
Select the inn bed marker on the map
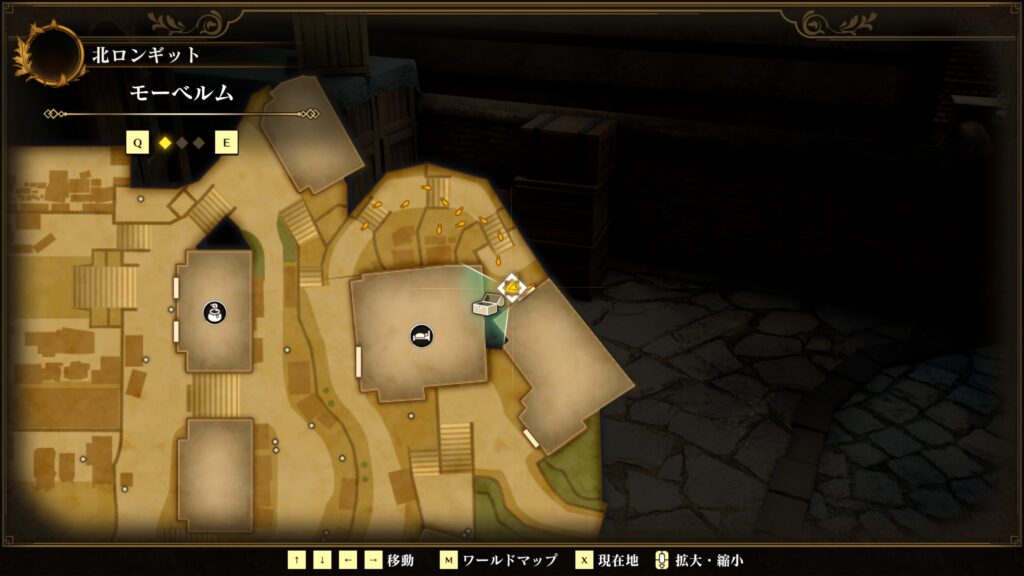421,335
